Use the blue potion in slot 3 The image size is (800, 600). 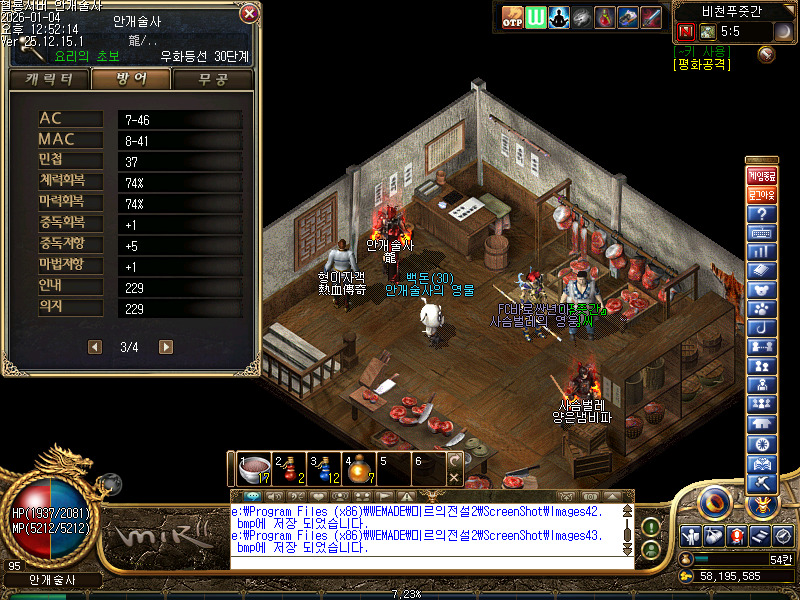coord(325,468)
